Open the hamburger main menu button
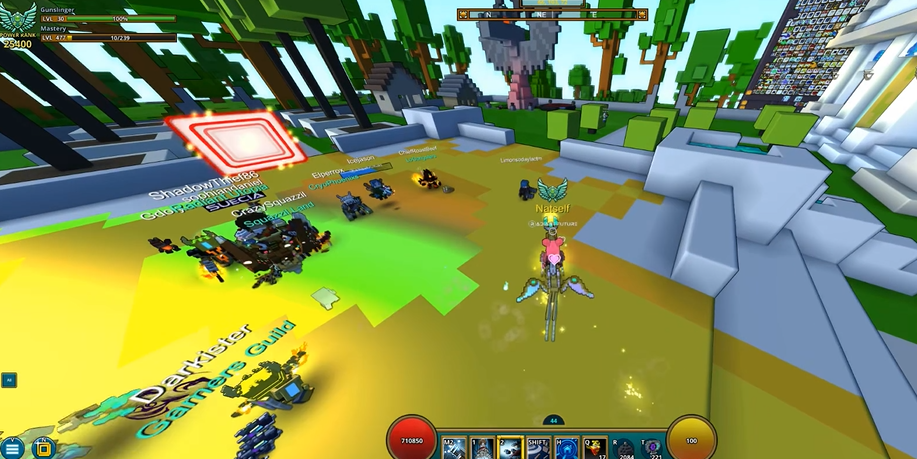The image size is (917, 459). pos(12,448)
